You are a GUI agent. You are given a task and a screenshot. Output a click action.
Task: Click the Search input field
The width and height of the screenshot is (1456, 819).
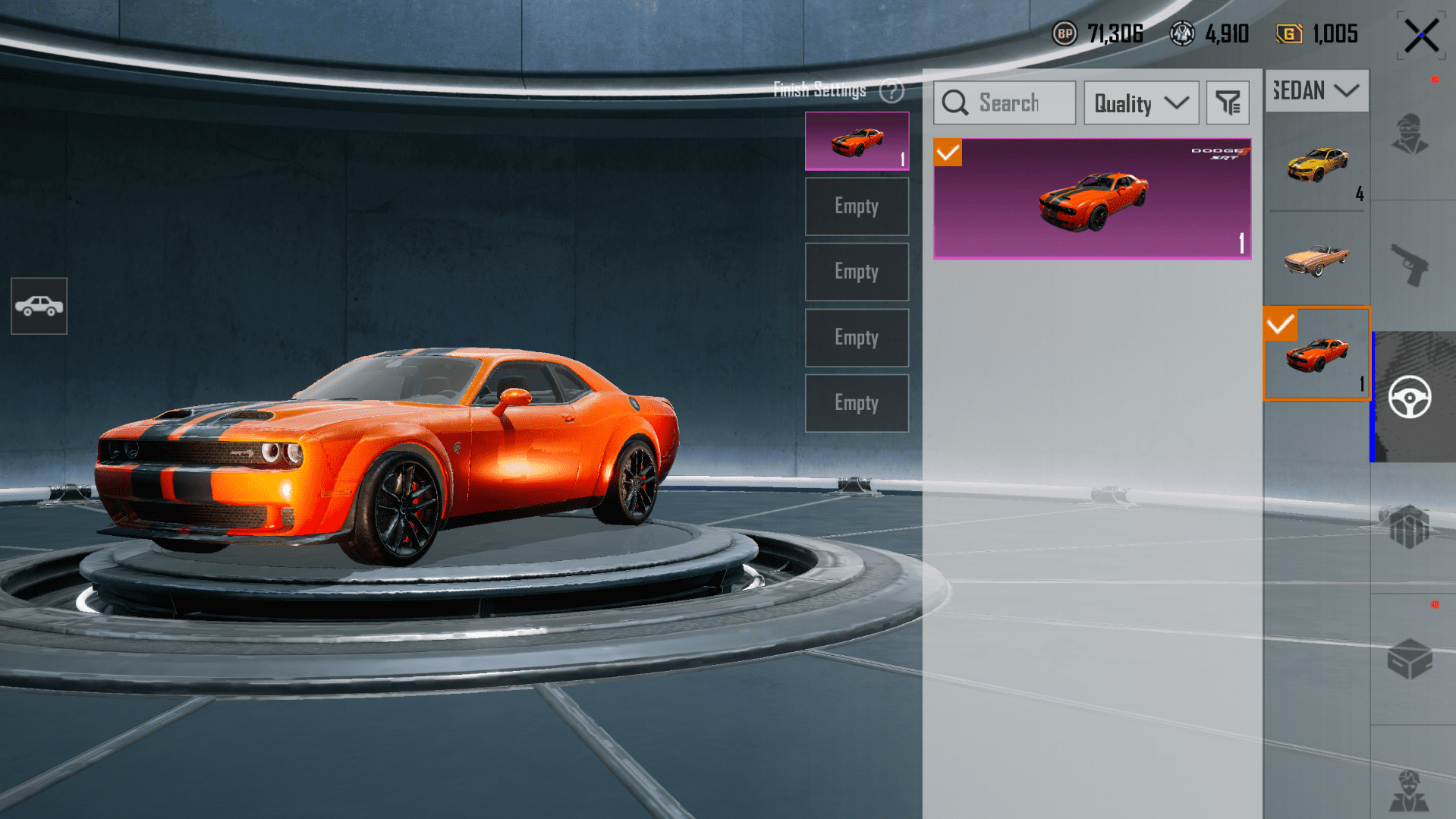[1004, 102]
